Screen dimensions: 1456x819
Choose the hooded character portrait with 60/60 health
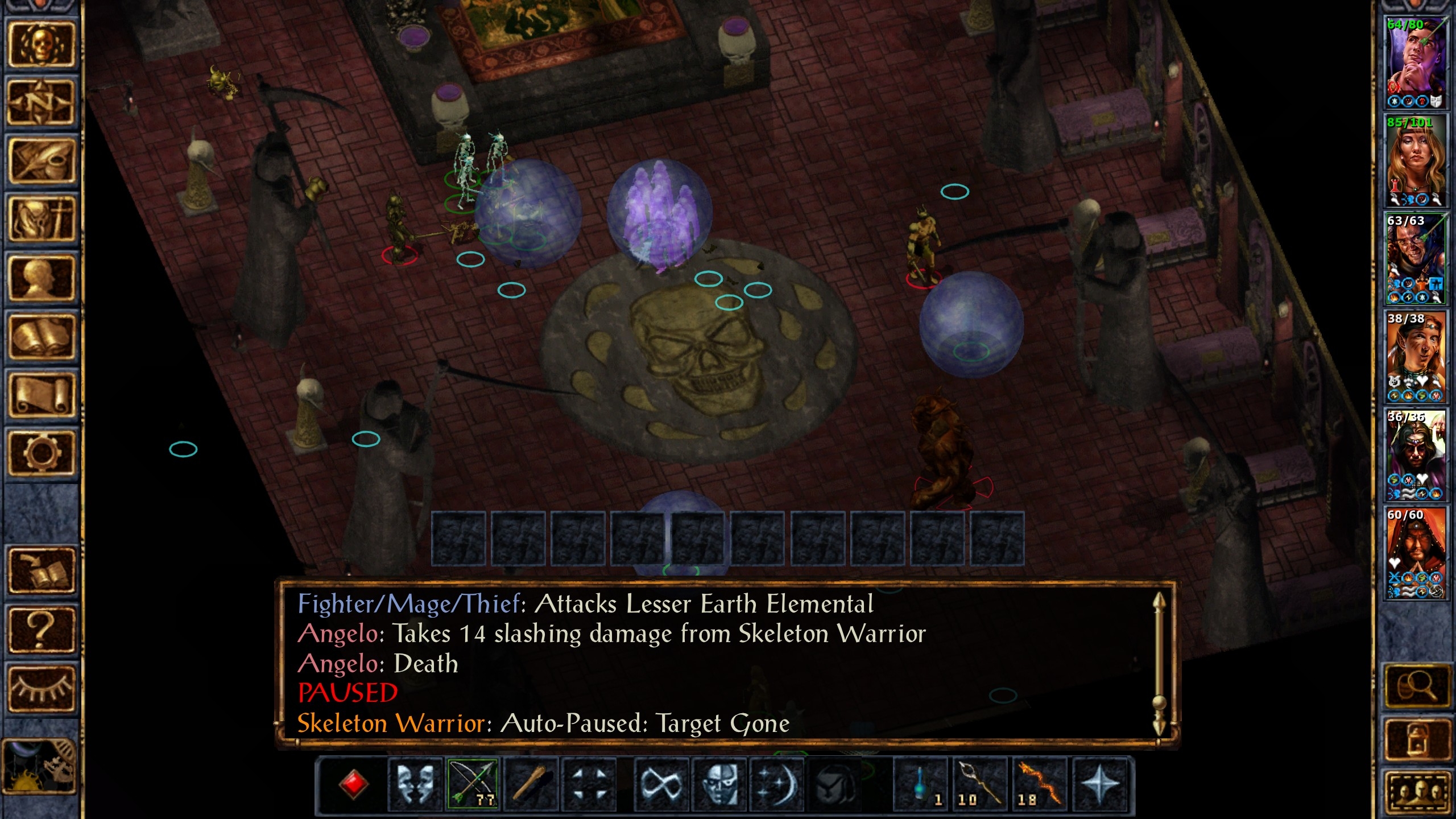coord(1416,553)
